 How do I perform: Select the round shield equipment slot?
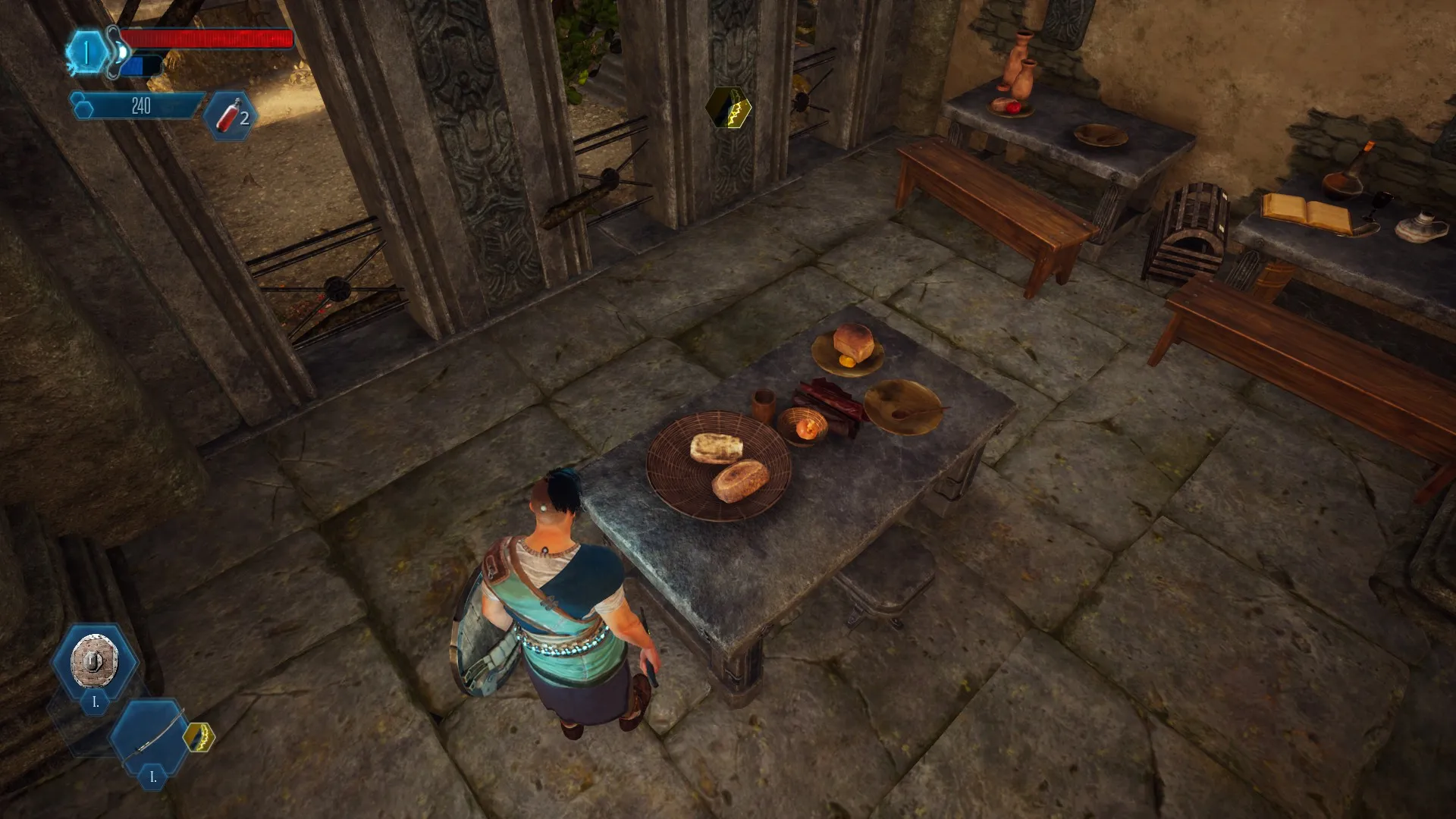(x=94, y=661)
